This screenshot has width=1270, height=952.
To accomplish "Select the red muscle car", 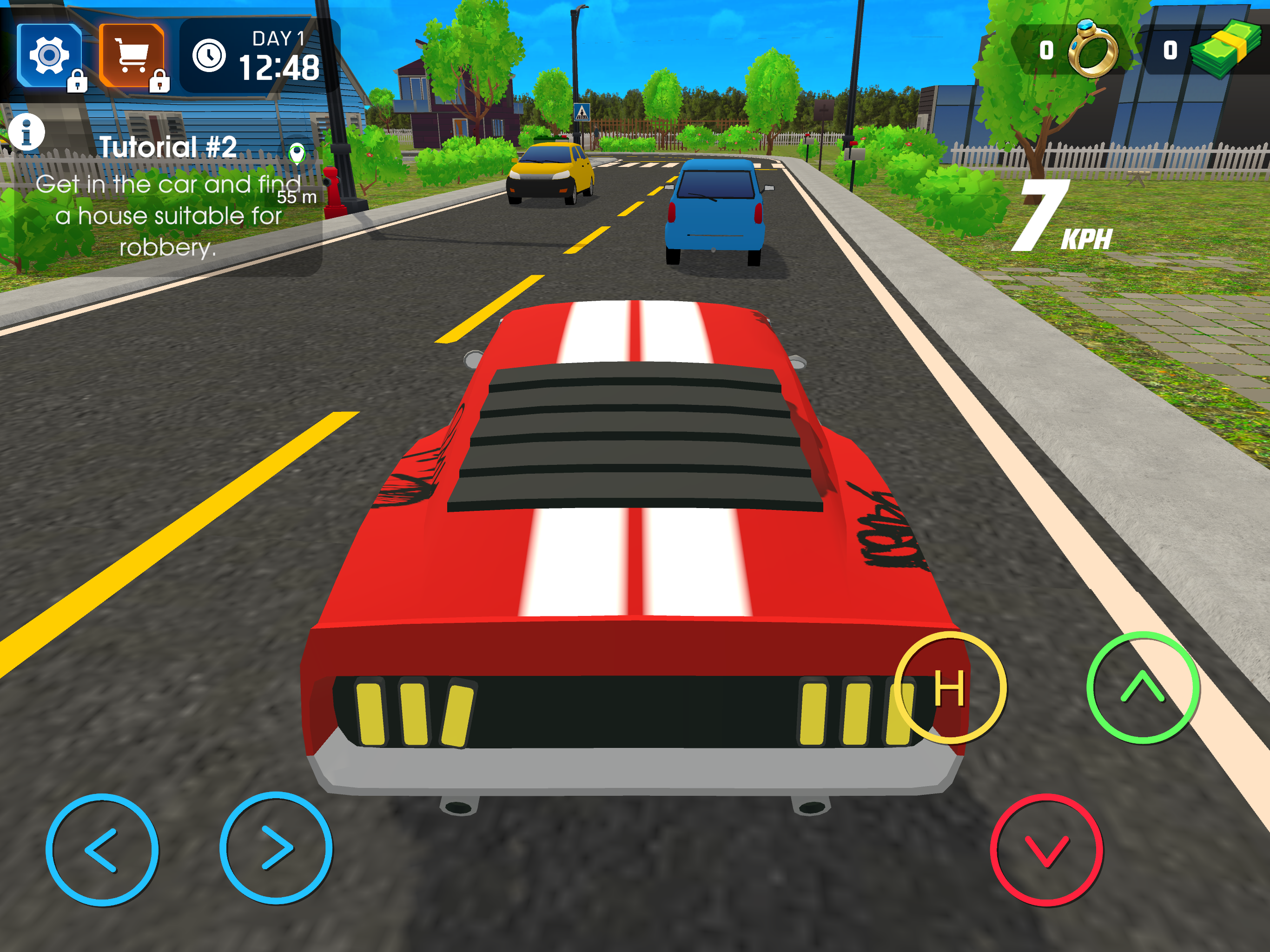I will click(632, 545).
